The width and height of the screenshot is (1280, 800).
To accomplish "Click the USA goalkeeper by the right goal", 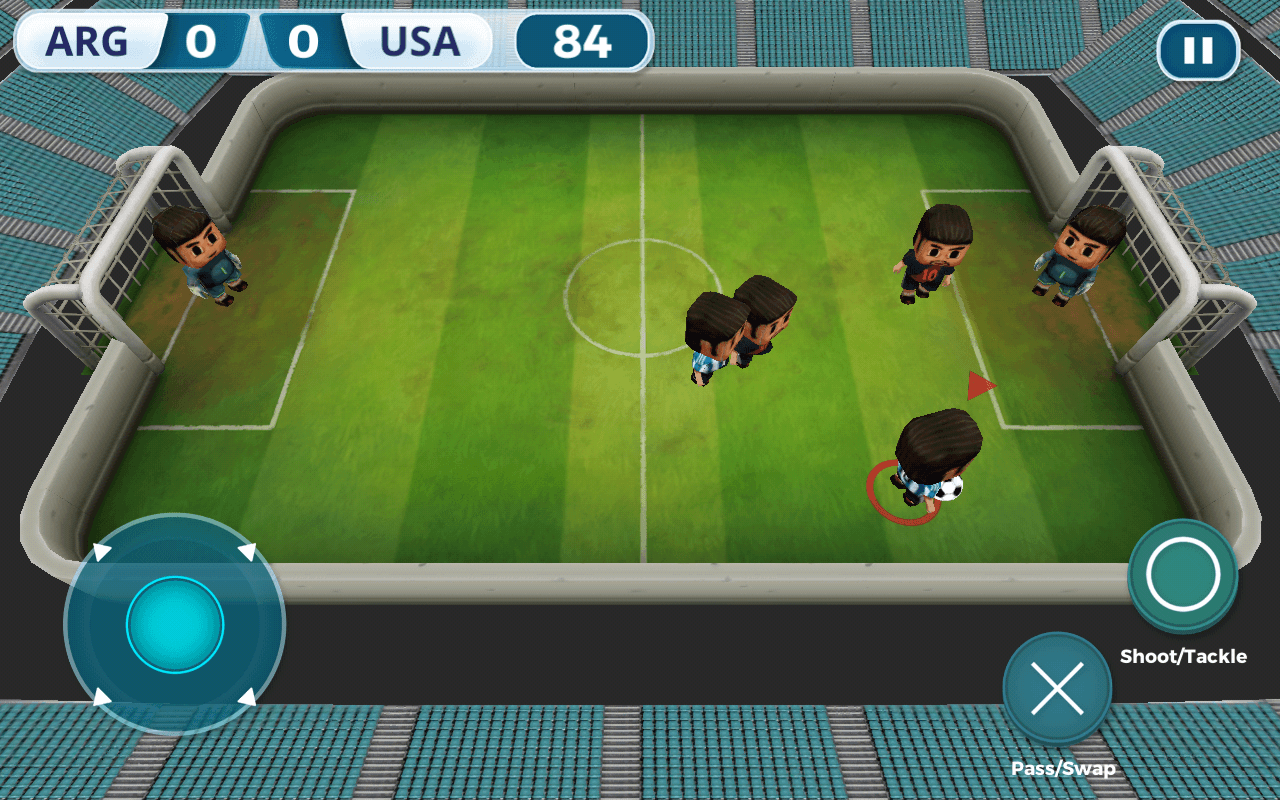I will click(1075, 255).
